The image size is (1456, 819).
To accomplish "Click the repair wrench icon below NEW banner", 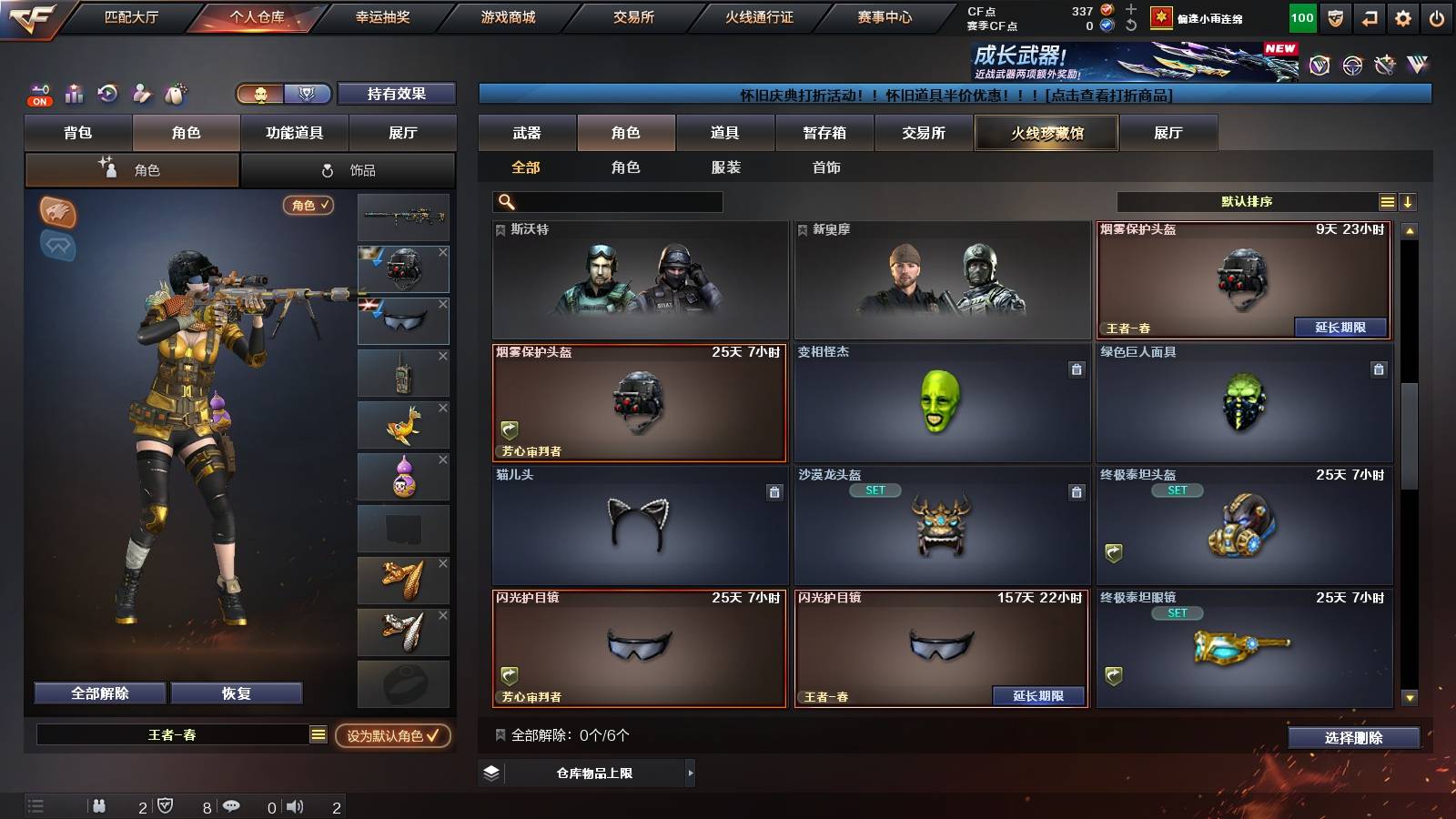I will pyautogui.click(x=1386, y=66).
